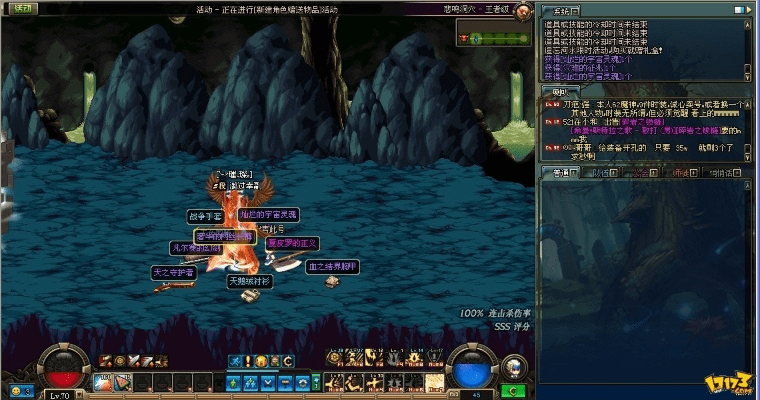Click the round emblem icon beside 王者级

coord(524,9)
